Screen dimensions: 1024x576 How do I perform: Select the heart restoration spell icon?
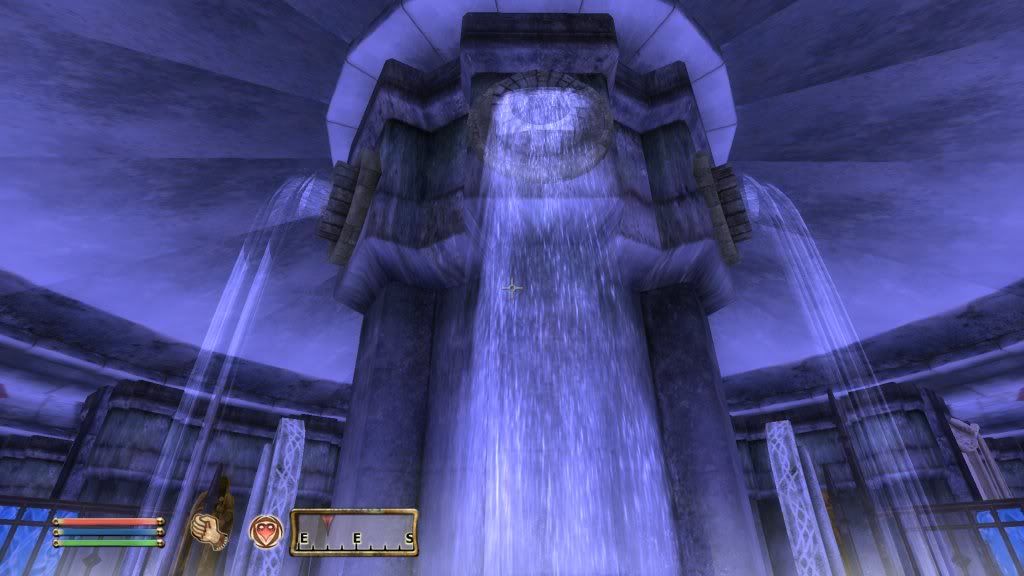(265, 530)
